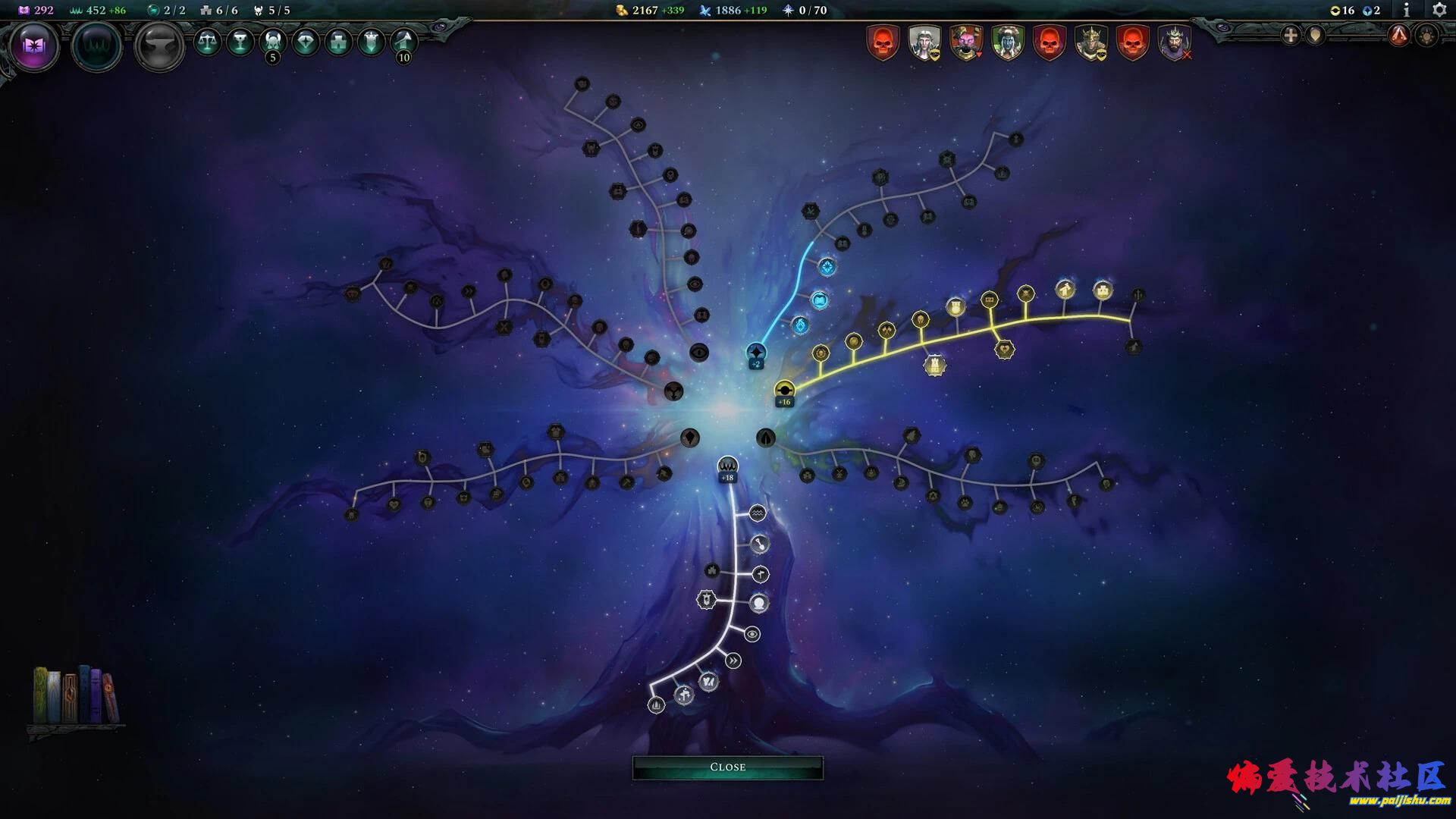Open the hammer icon marked 10
This screenshot has width=1456, height=819.
click(x=404, y=42)
